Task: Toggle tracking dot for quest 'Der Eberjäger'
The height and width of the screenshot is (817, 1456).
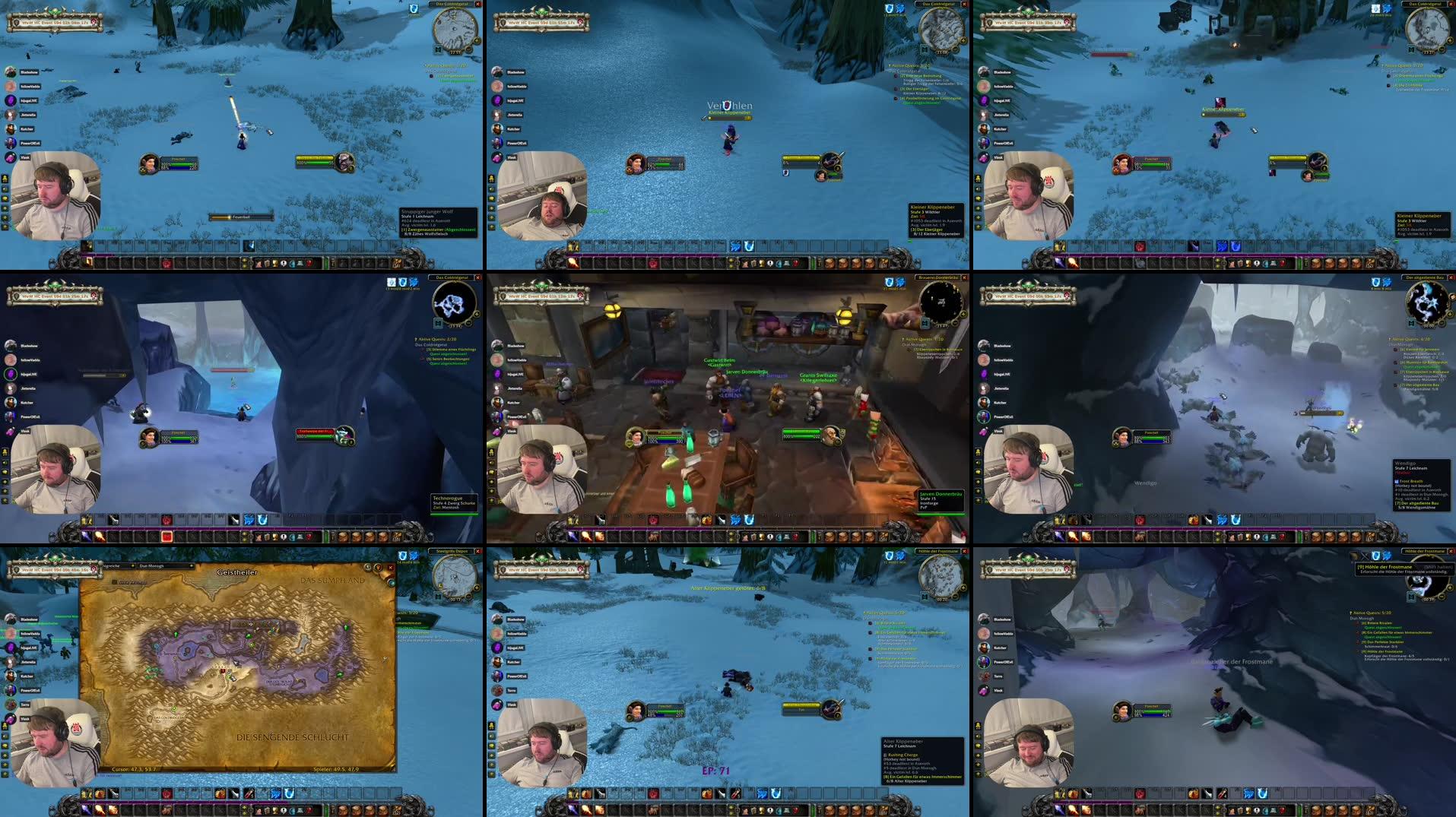Action: (x=896, y=89)
